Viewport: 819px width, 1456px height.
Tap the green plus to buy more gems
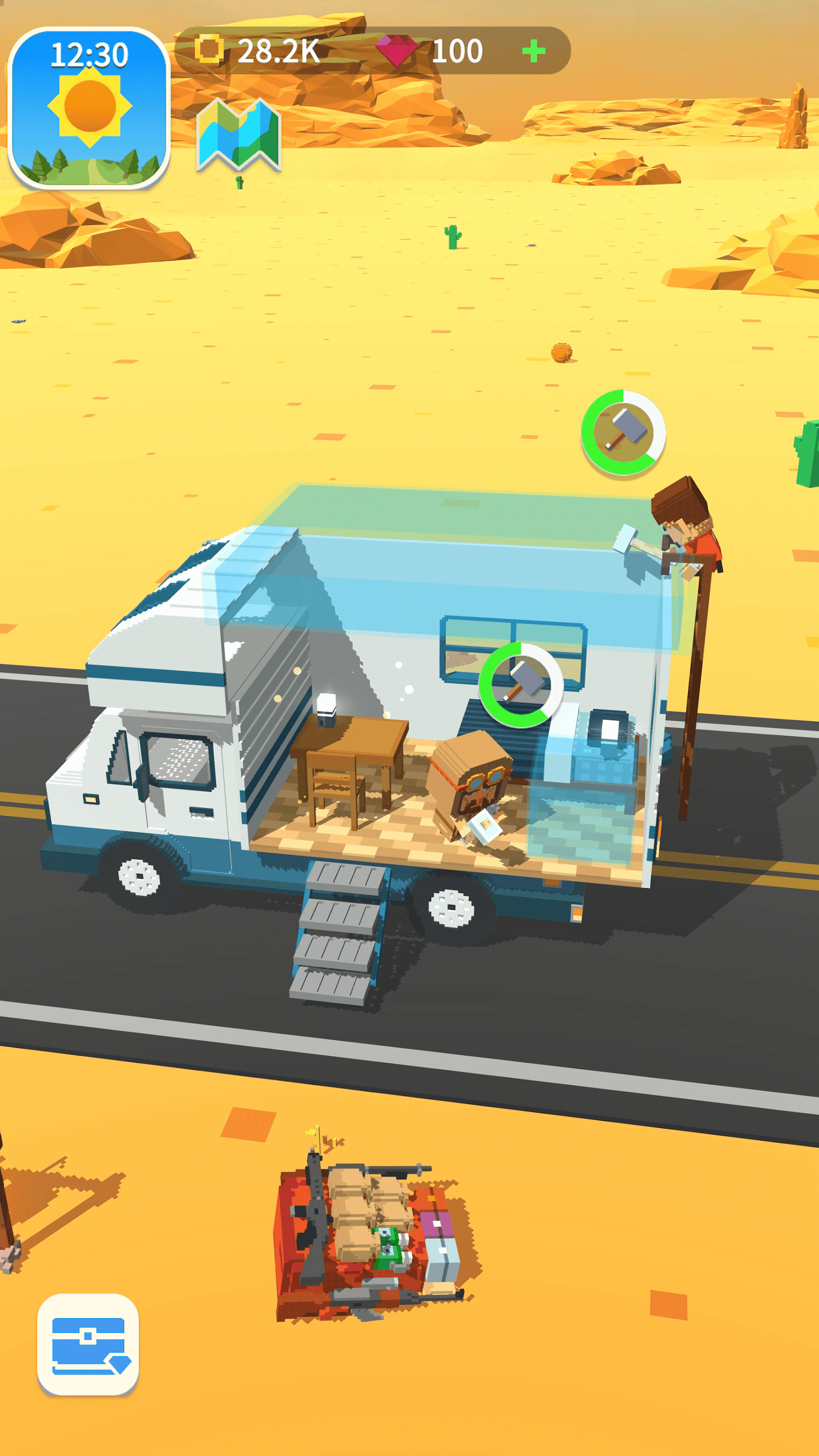pos(534,51)
